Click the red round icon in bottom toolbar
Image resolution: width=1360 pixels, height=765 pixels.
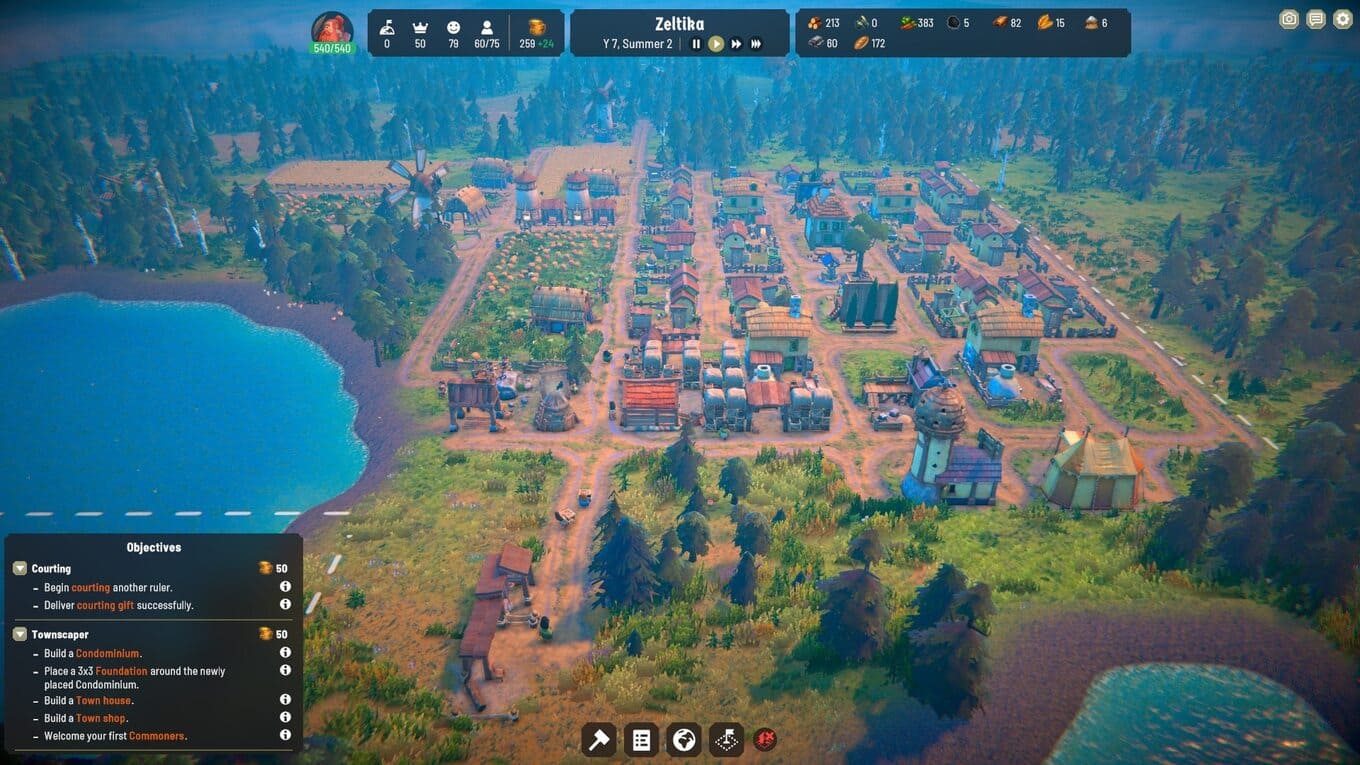[x=765, y=740]
